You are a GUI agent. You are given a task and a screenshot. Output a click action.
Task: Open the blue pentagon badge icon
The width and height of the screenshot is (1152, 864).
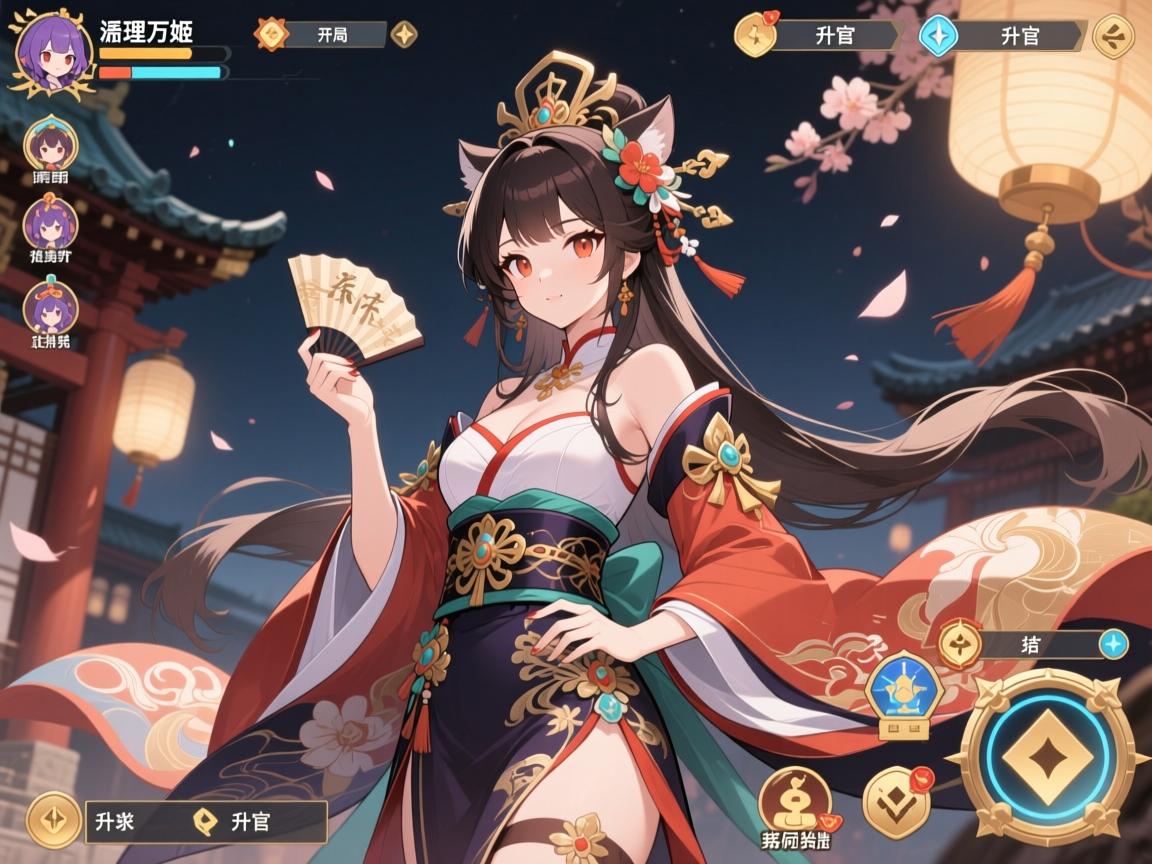pyautogui.click(x=901, y=690)
